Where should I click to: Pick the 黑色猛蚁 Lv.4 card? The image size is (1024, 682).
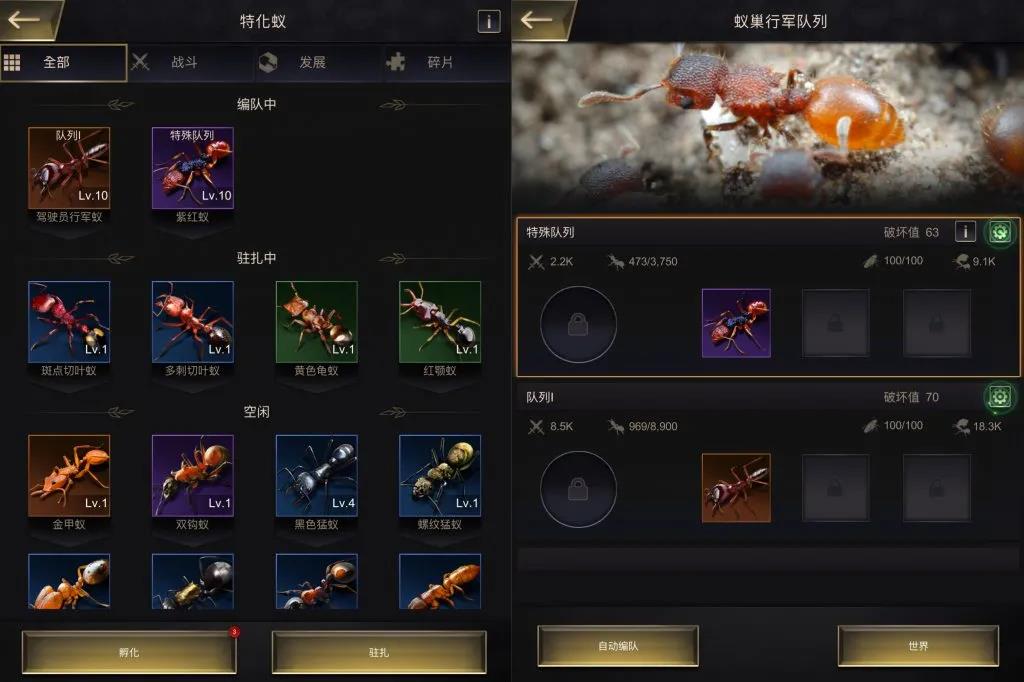[x=316, y=475]
